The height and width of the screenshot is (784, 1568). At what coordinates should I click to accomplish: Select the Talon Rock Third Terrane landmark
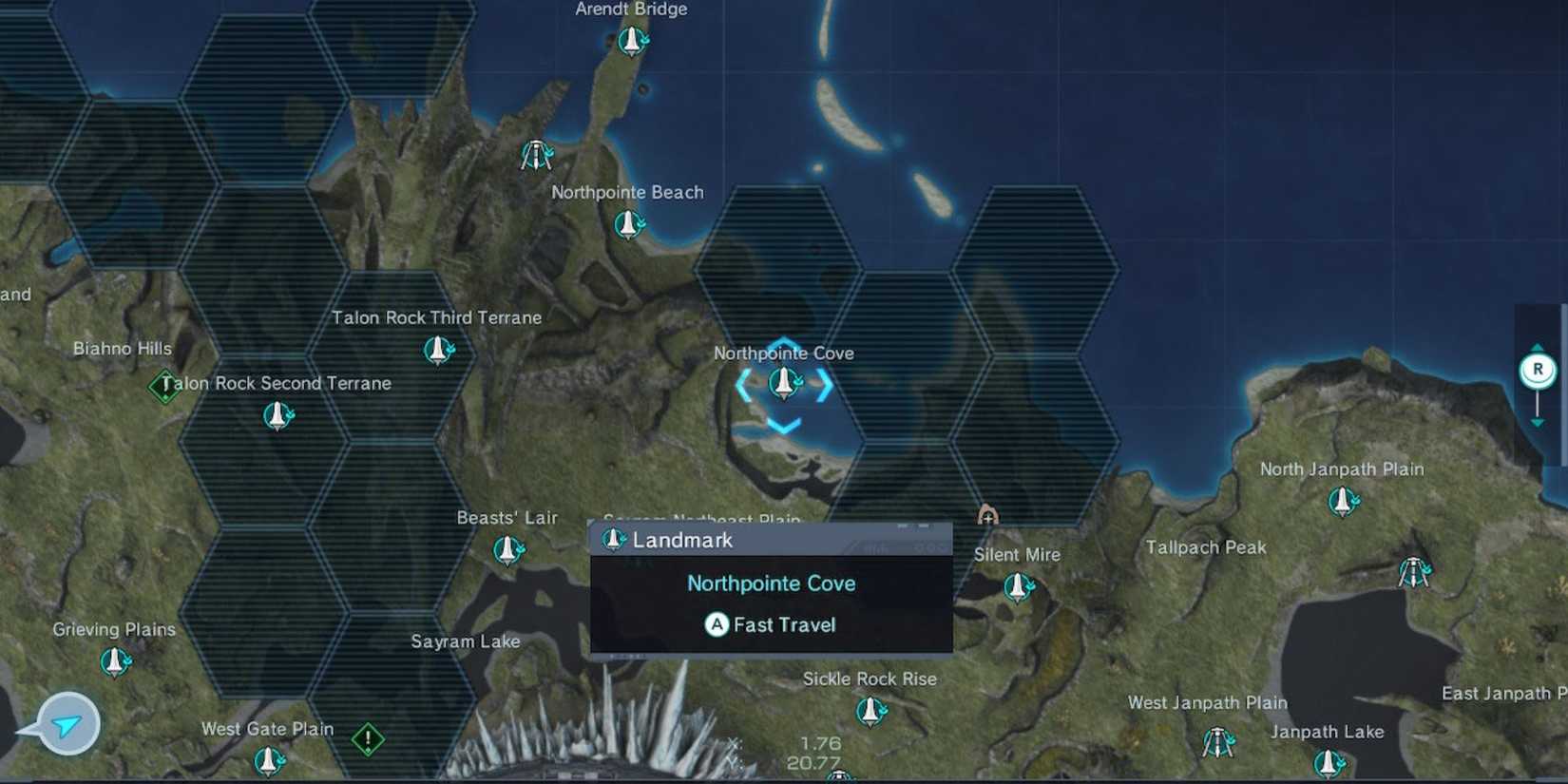(436, 351)
